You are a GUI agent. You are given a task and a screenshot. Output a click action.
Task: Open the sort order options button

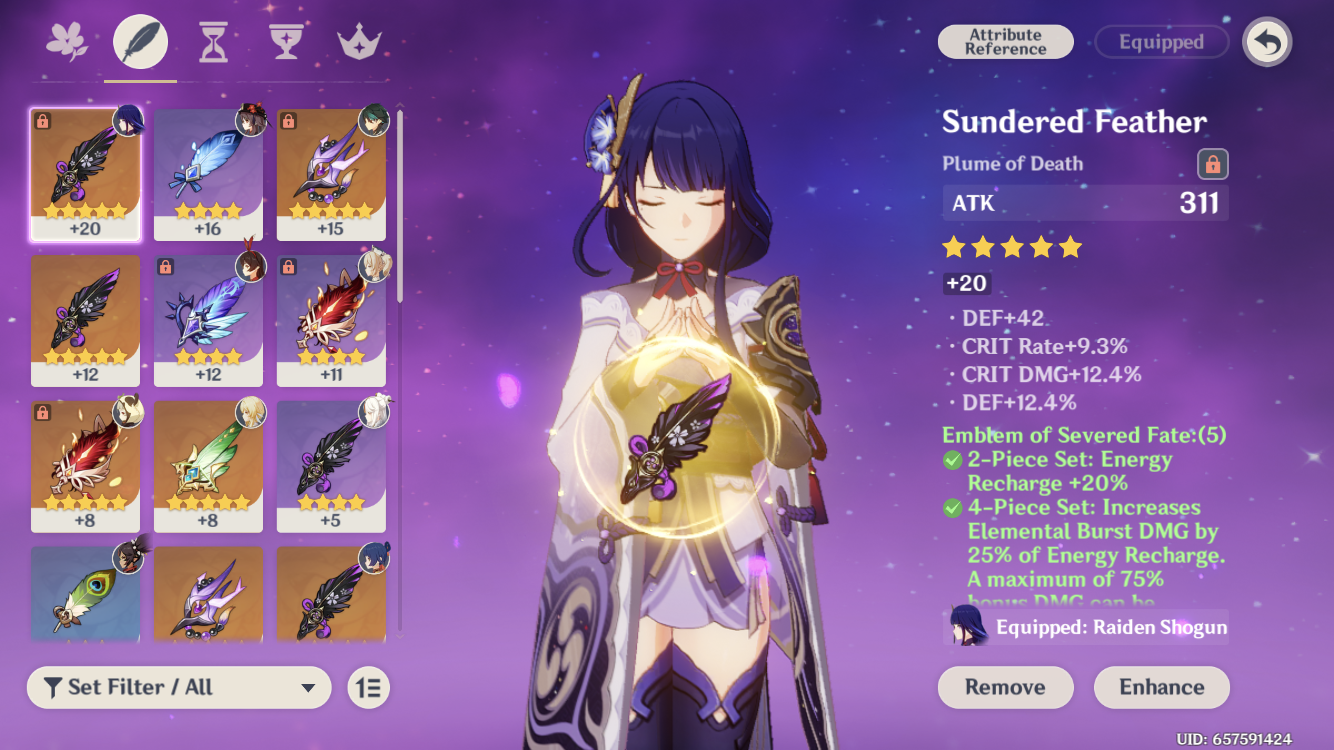(369, 687)
